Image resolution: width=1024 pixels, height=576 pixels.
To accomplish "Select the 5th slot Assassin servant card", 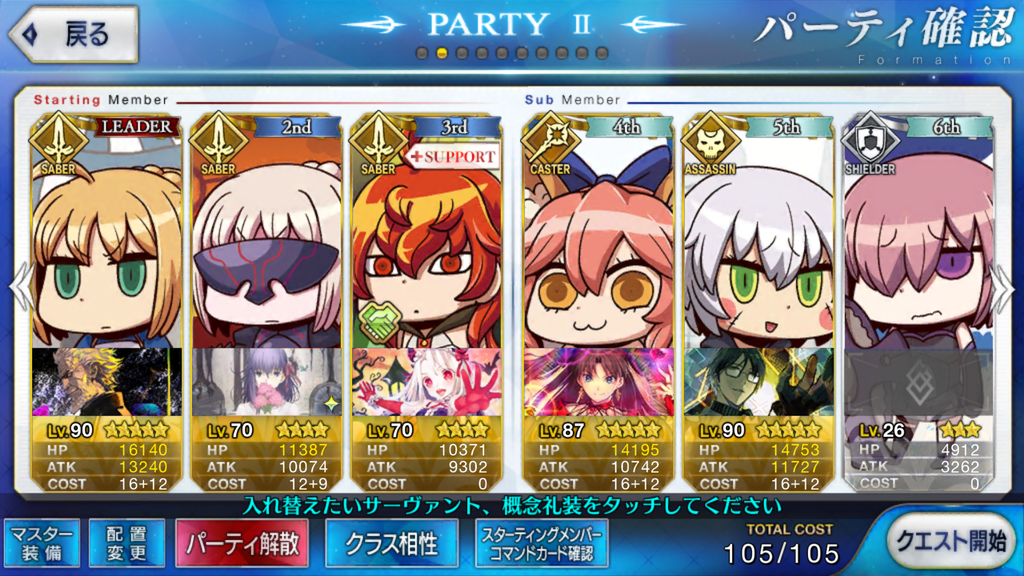I will click(759, 250).
